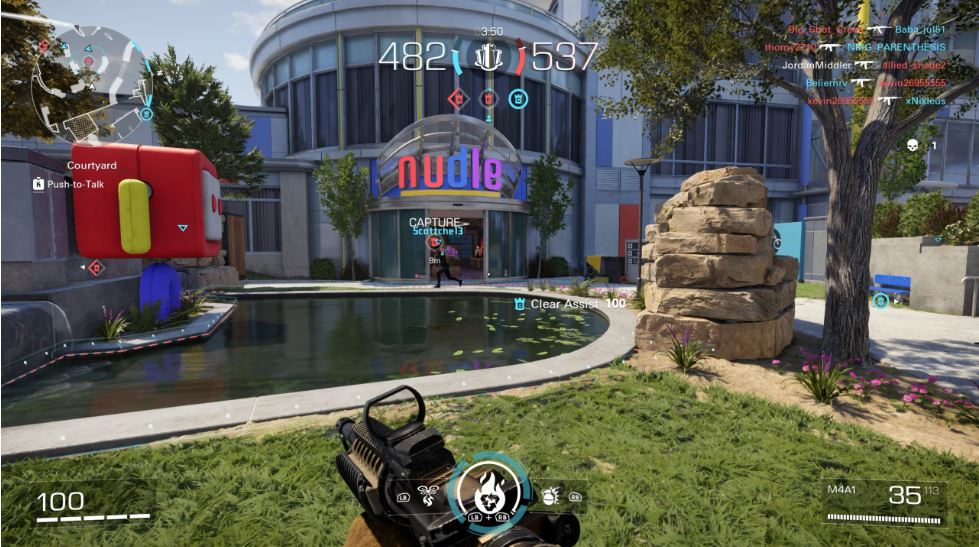
Task: Select the red diamond control point icon
Action: pyautogui.click(x=457, y=98)
